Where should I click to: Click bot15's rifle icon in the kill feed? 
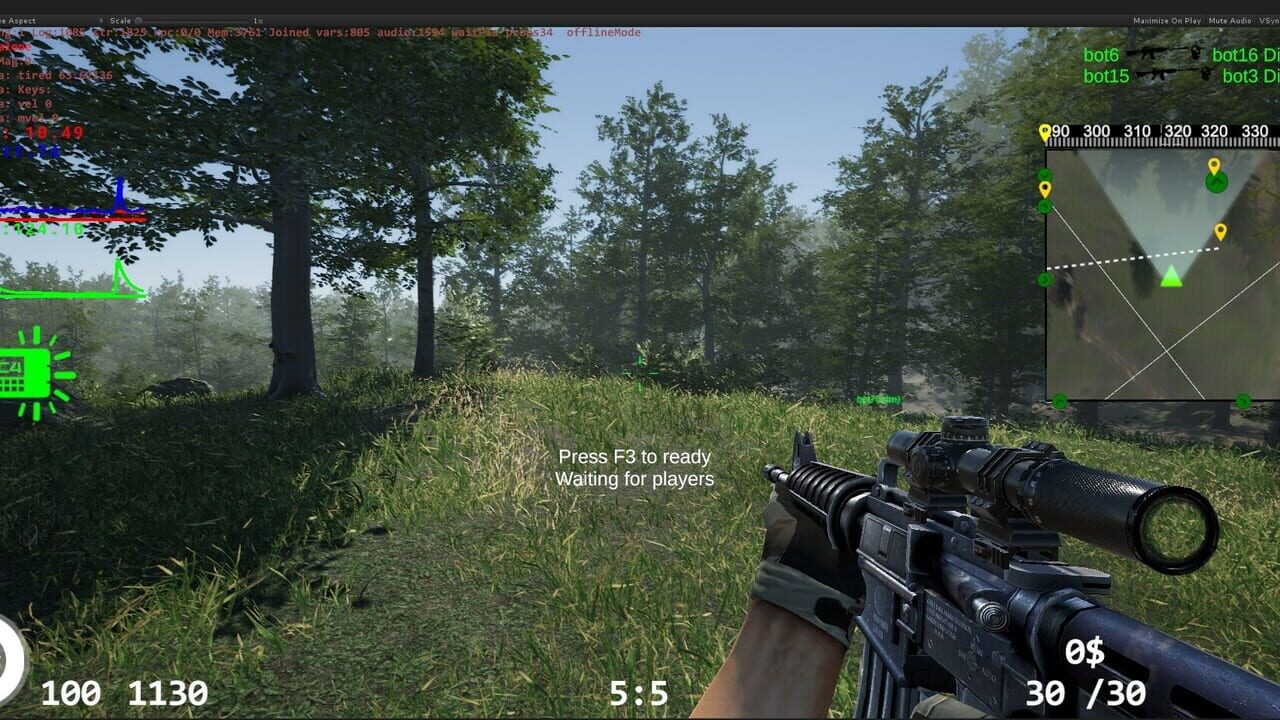click(x=1162, y=73)
